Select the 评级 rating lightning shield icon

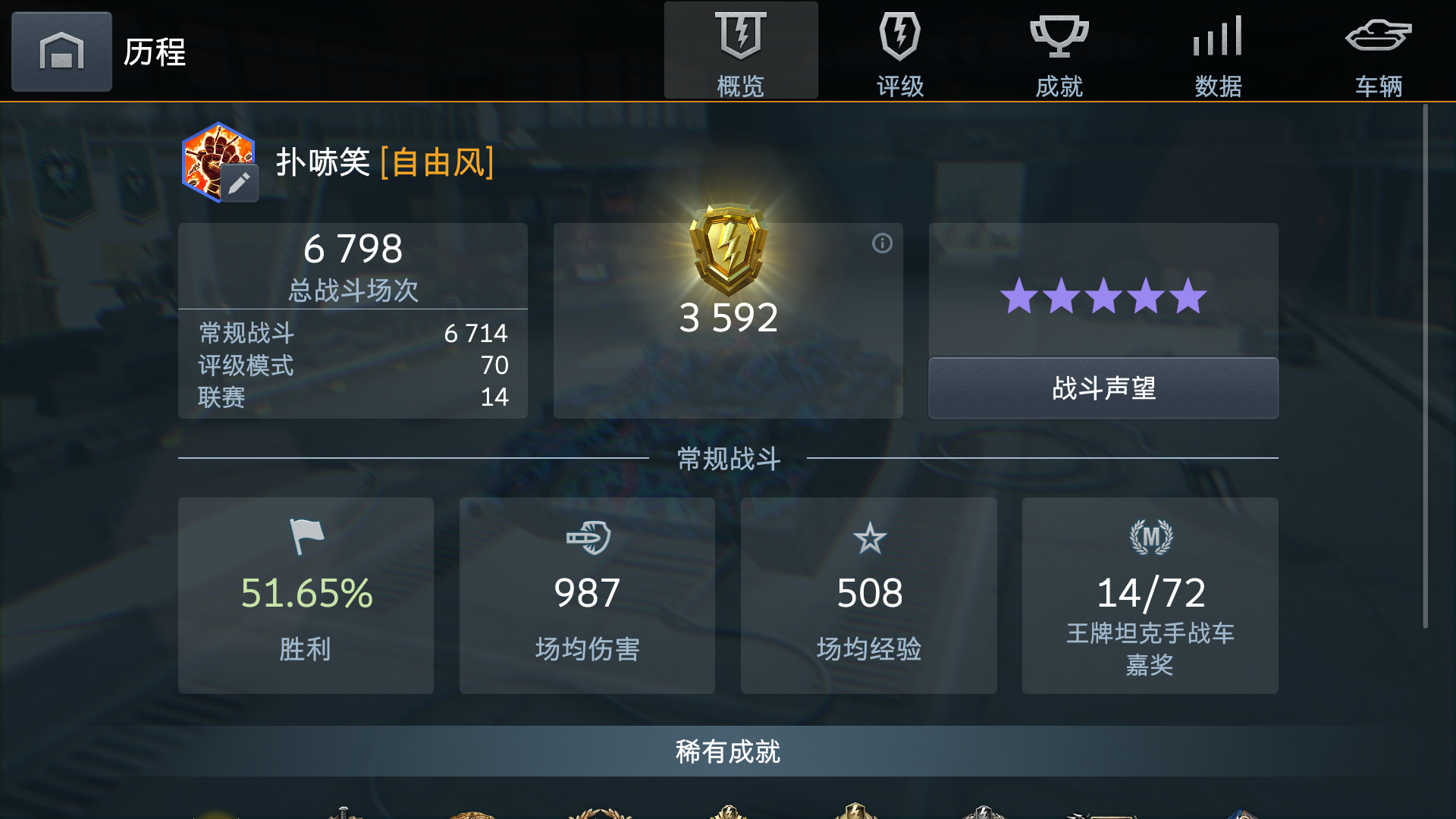899,35
